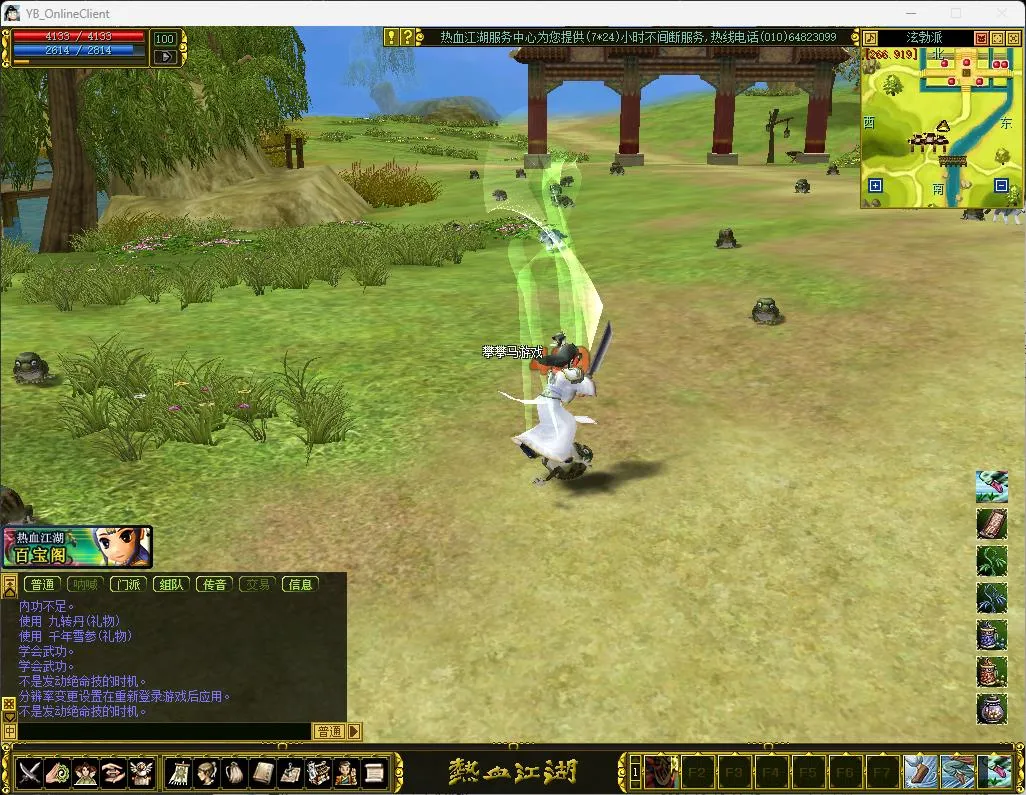Viewport: 1026px width, 795px height.
Task: Activate the skill in hotkey slot 1
Action: pos(660,772)
